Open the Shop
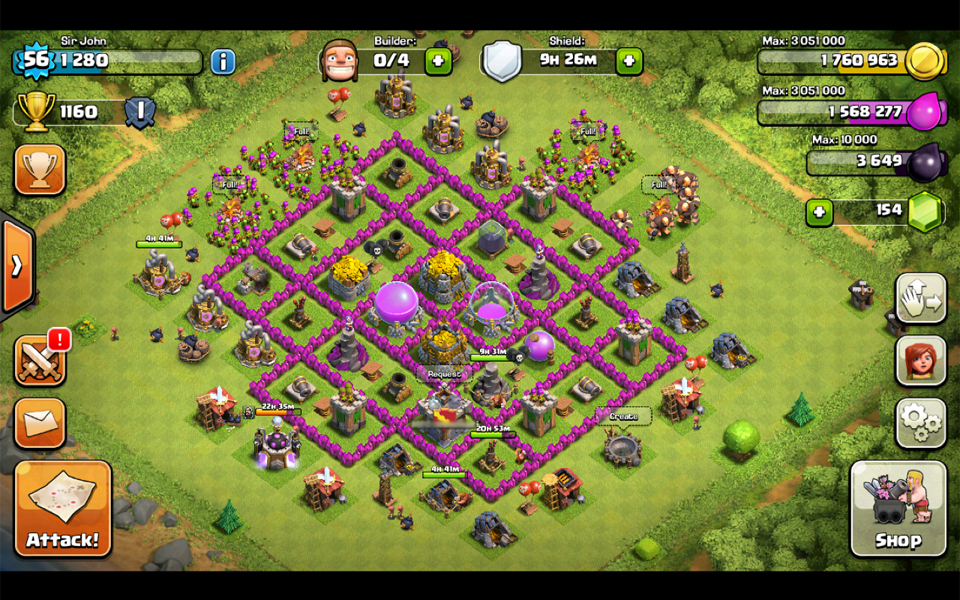 coord(897,508)
